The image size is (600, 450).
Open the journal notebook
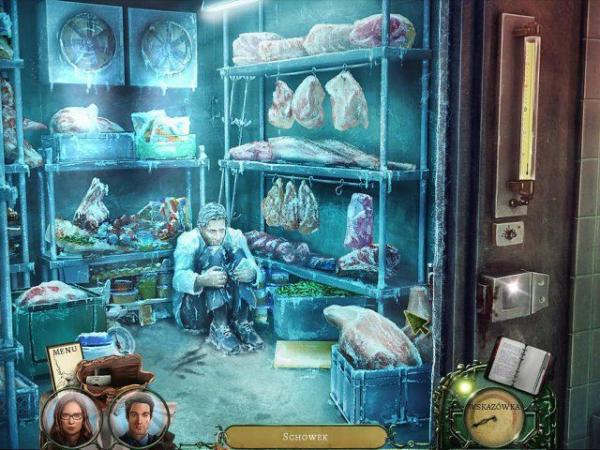click(517, 364)
